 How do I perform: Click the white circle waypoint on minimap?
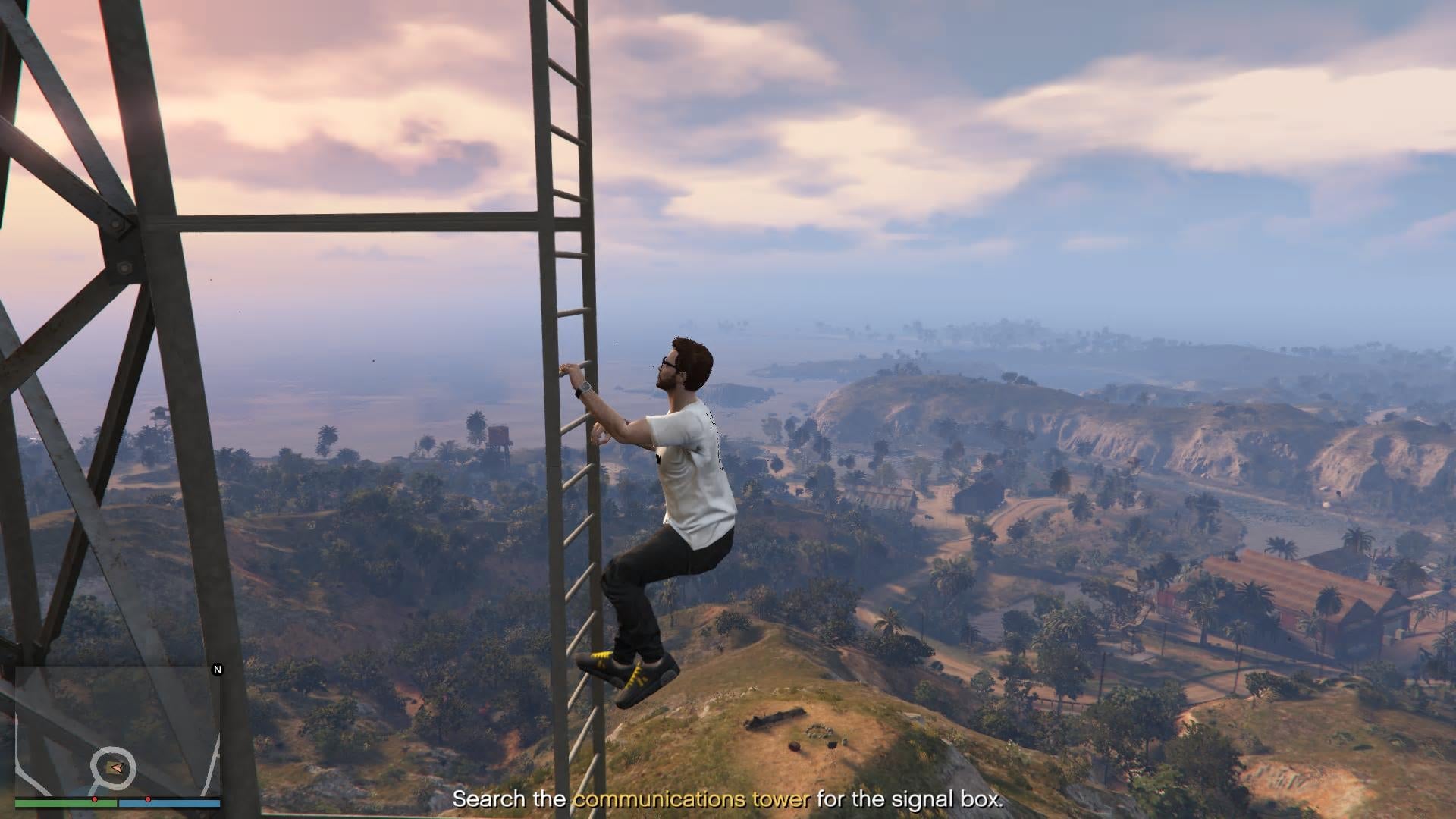[x=115, y=767]
